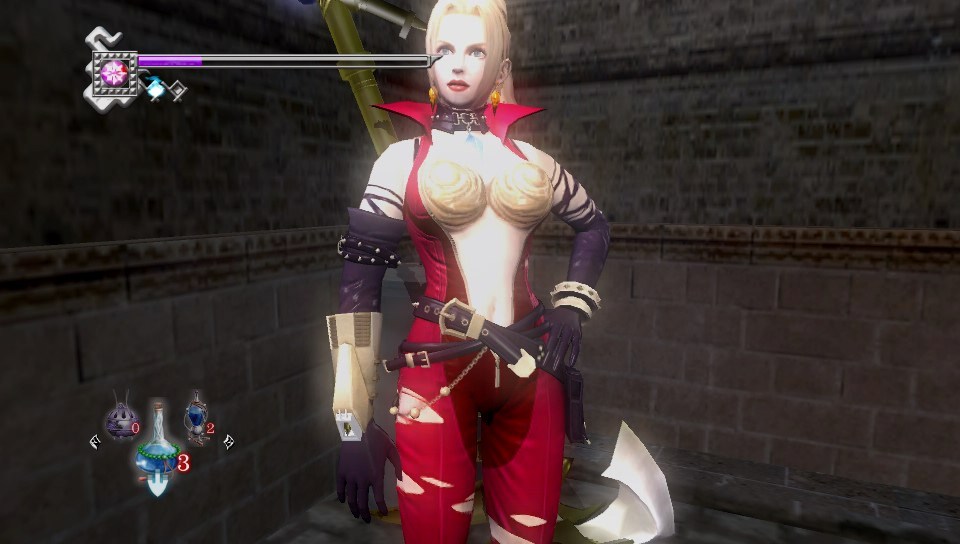Choose the purple incense pot item

[x=120, y=418]
